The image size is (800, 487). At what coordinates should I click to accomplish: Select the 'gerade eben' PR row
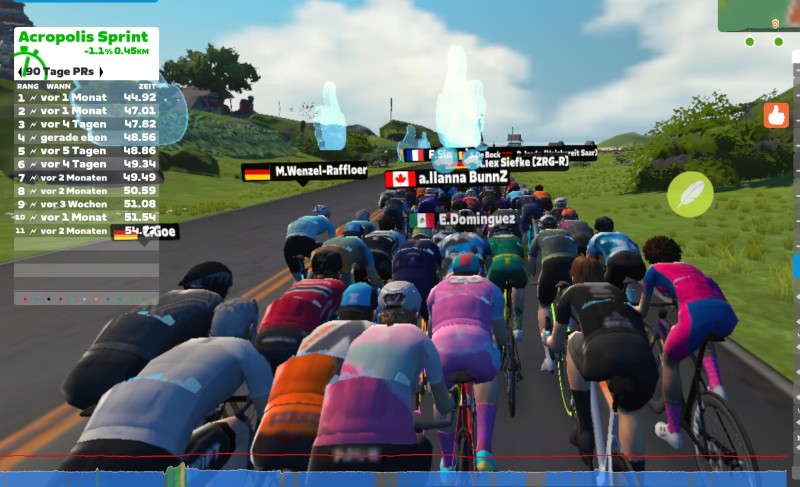tap(87, 137)
